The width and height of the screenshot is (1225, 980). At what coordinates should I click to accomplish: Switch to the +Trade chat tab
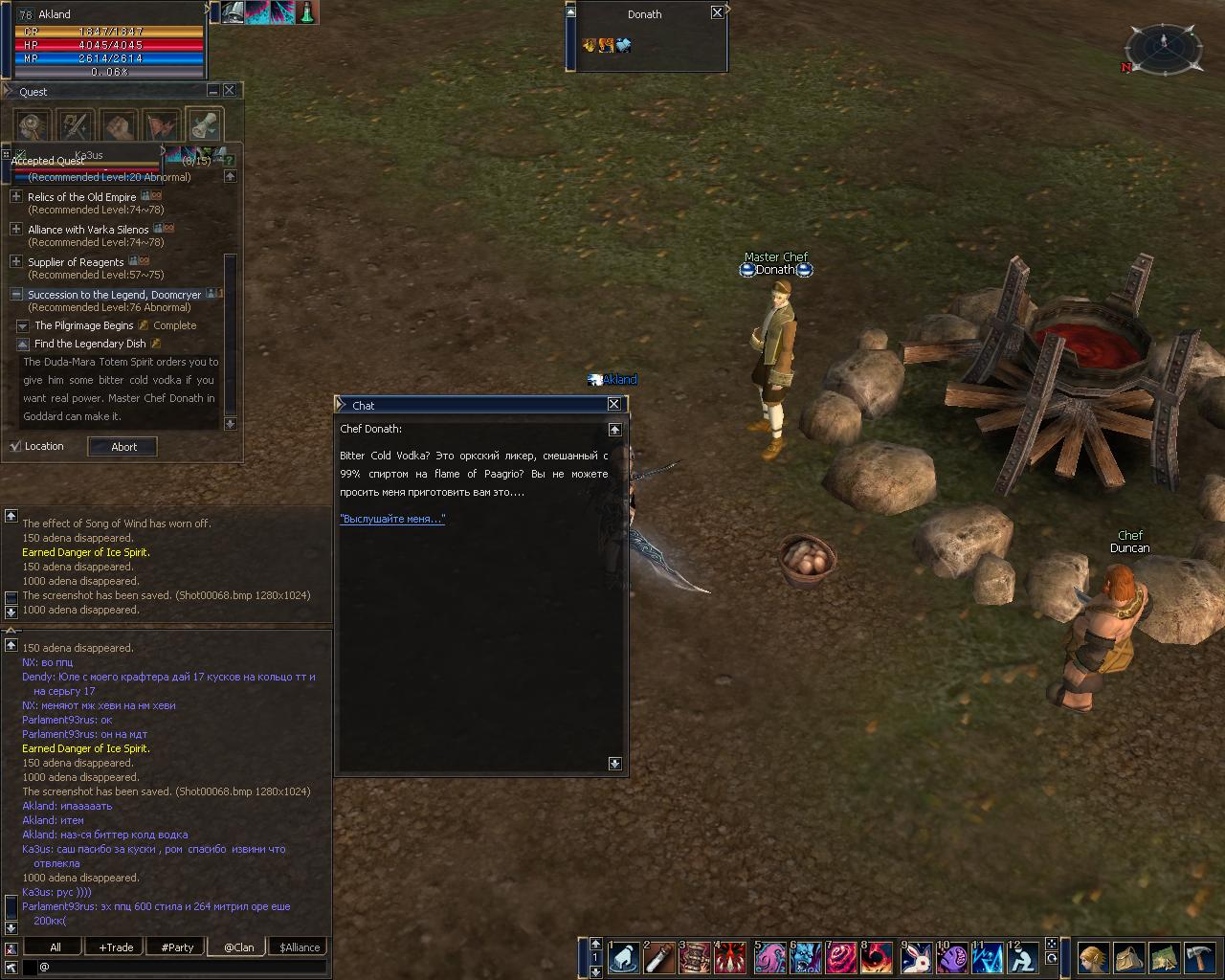tap(116, 947)
